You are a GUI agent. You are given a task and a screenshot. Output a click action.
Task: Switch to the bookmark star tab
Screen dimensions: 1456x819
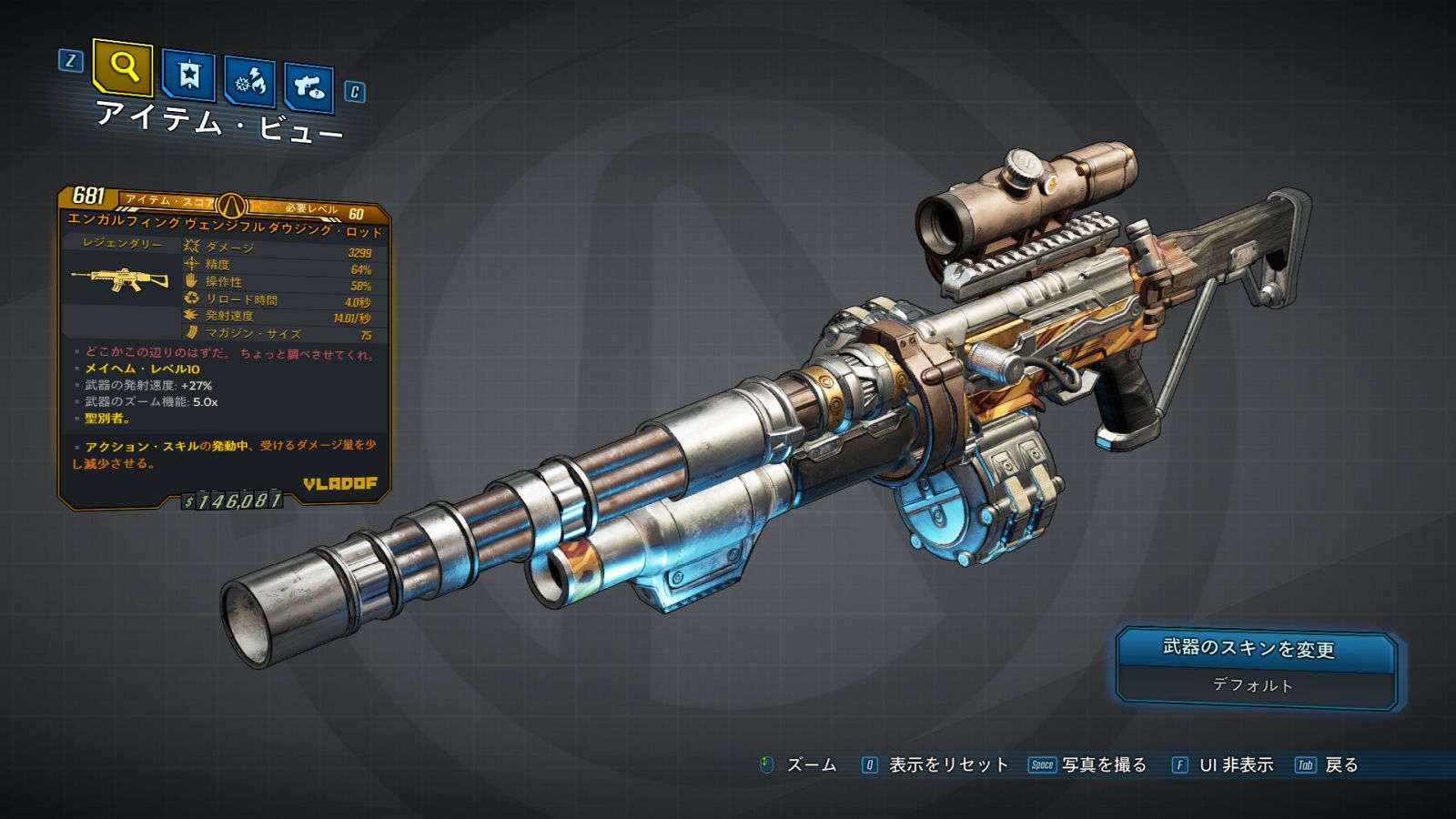coord(188,75)
